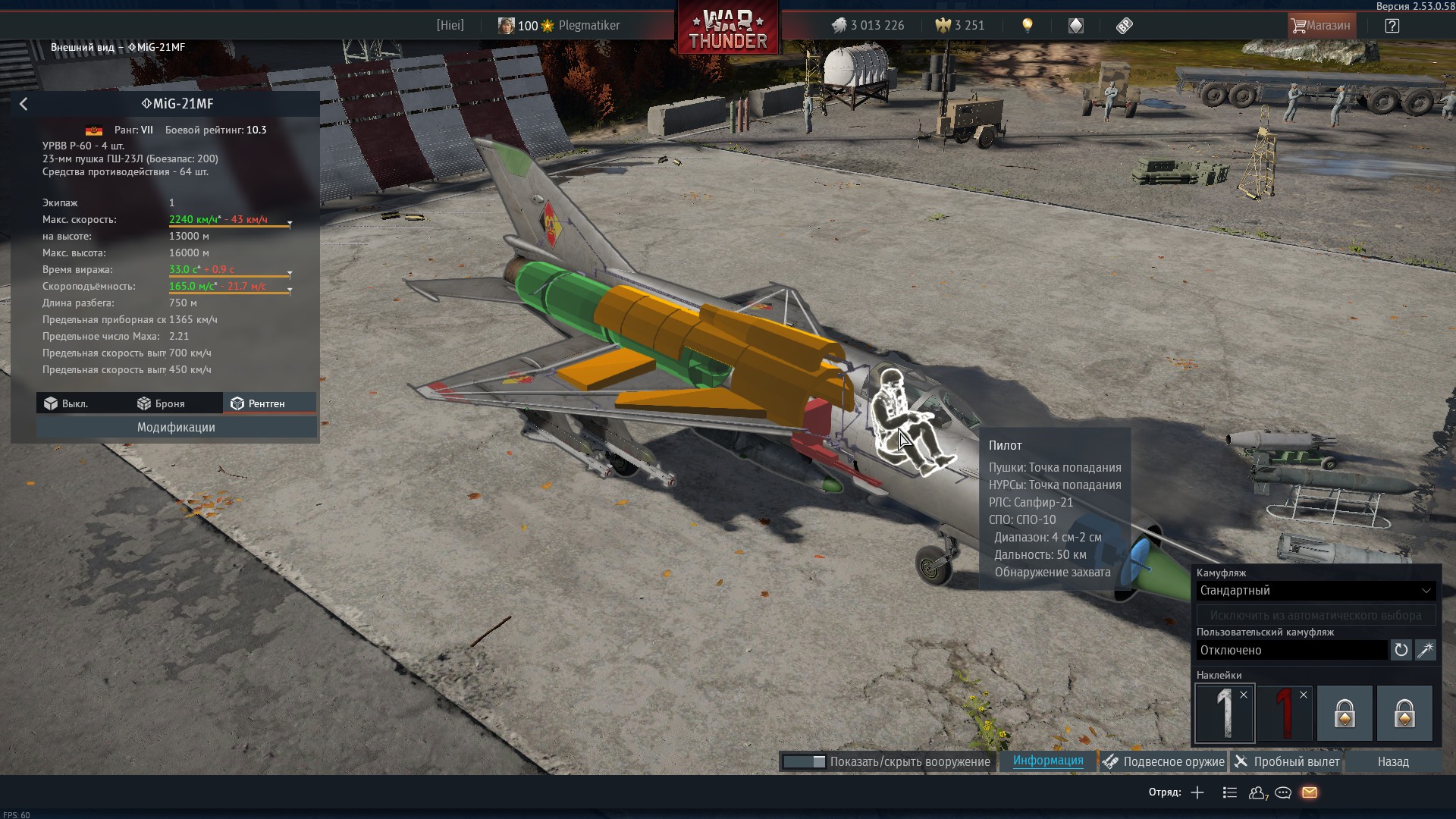Select the Броня armor view
Viewport: 1456px width, 819px height.
click(161, 403)
